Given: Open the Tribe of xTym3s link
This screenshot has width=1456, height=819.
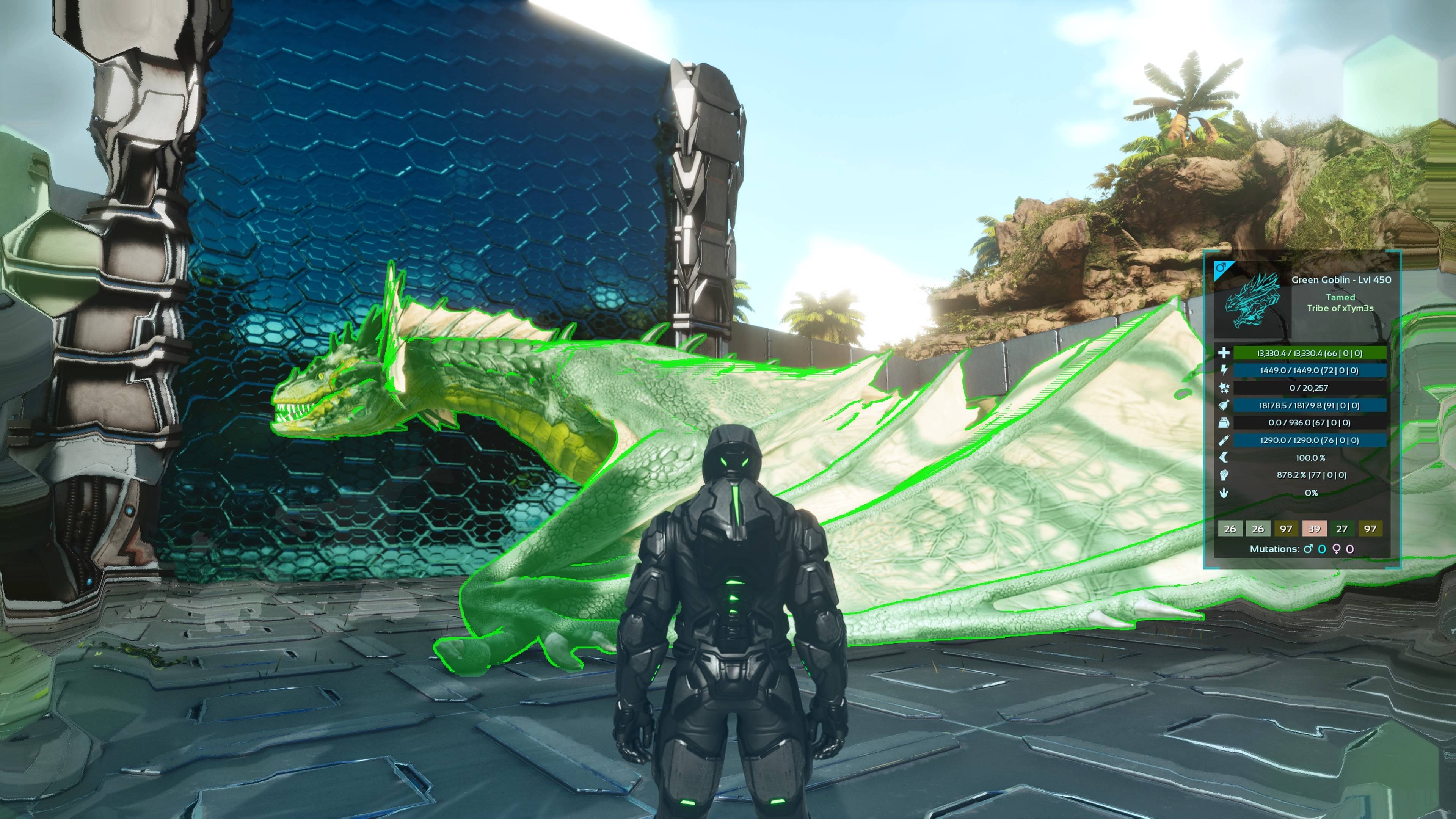Looking at the screenshot, I should click(1340, 309).
